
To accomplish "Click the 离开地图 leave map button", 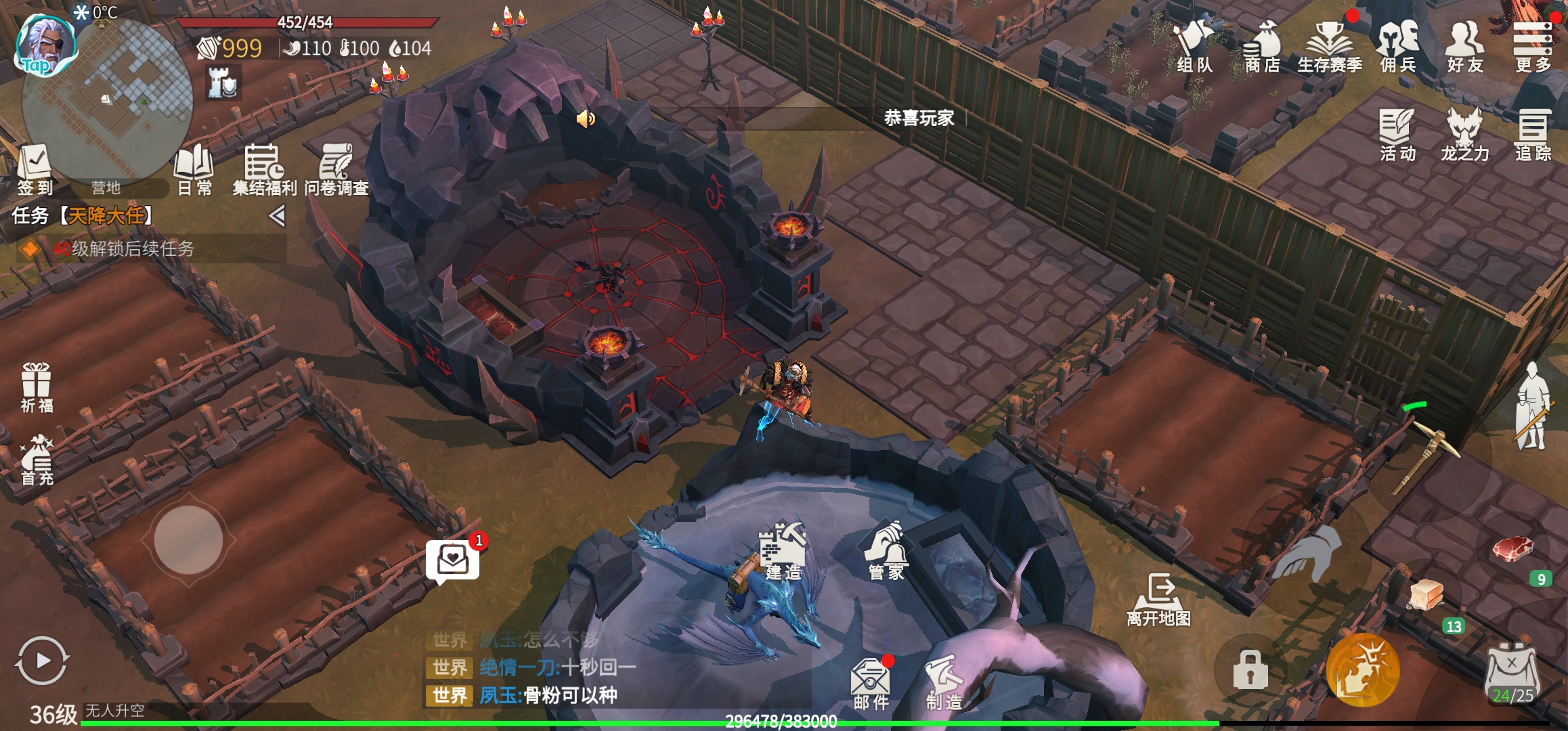I will (x=1158, y=599).
